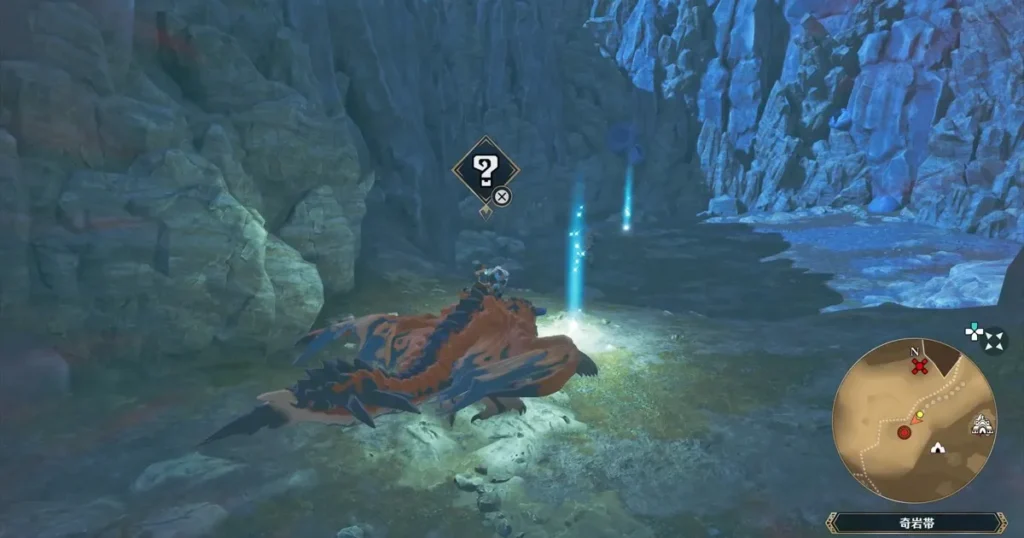Select the village gate icon on minimap
The width and height of the screenshot is (1024, 538).
point(981,424)
